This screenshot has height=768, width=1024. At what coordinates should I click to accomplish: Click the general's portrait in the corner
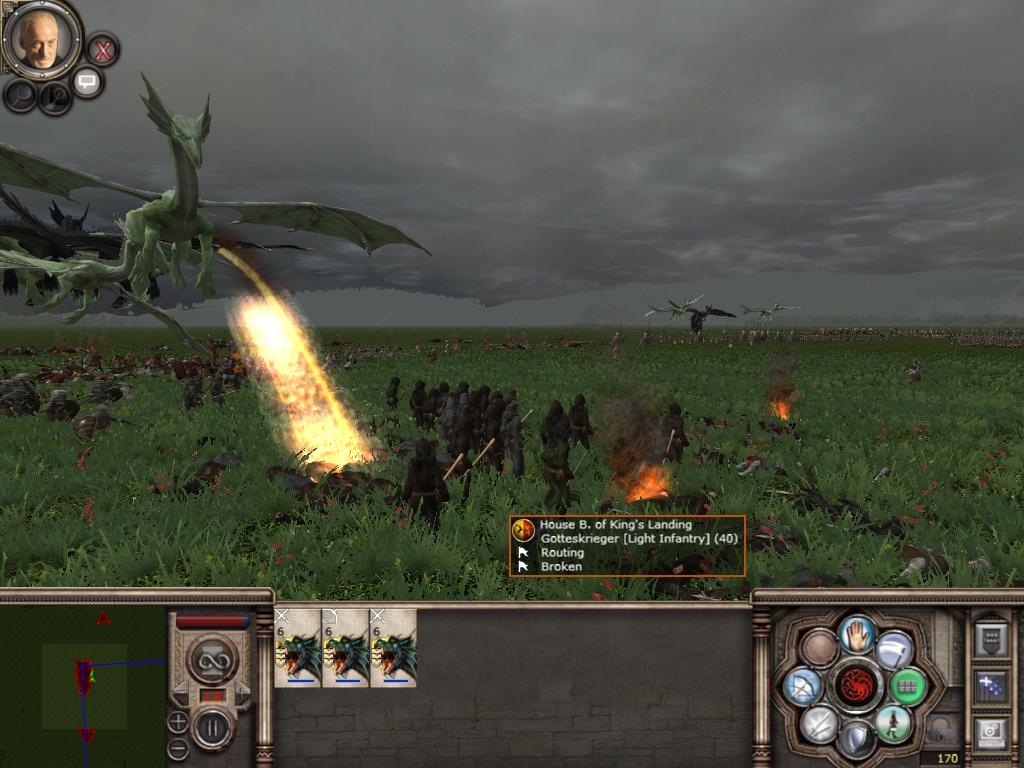point(41,40)
